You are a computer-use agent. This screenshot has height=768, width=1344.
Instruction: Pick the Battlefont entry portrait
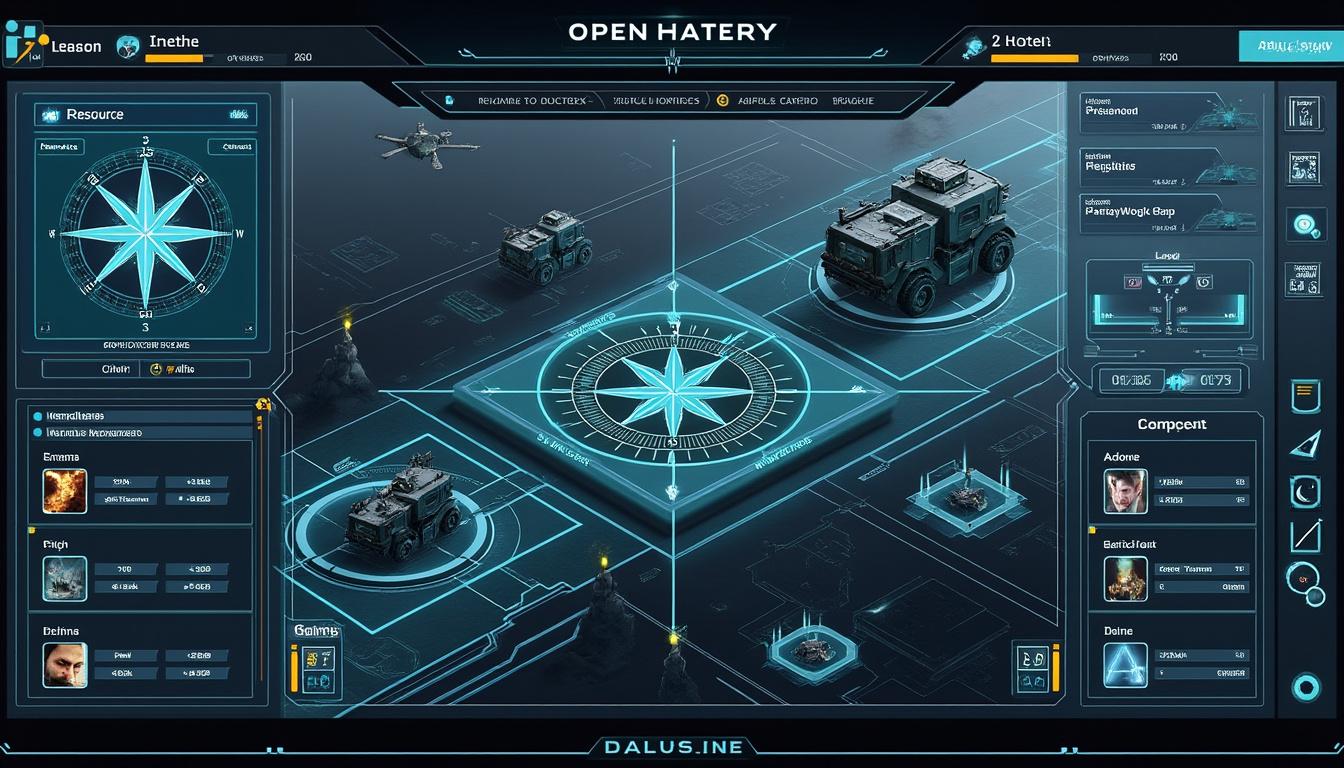pyautogui.click(x=1125, y=578)
